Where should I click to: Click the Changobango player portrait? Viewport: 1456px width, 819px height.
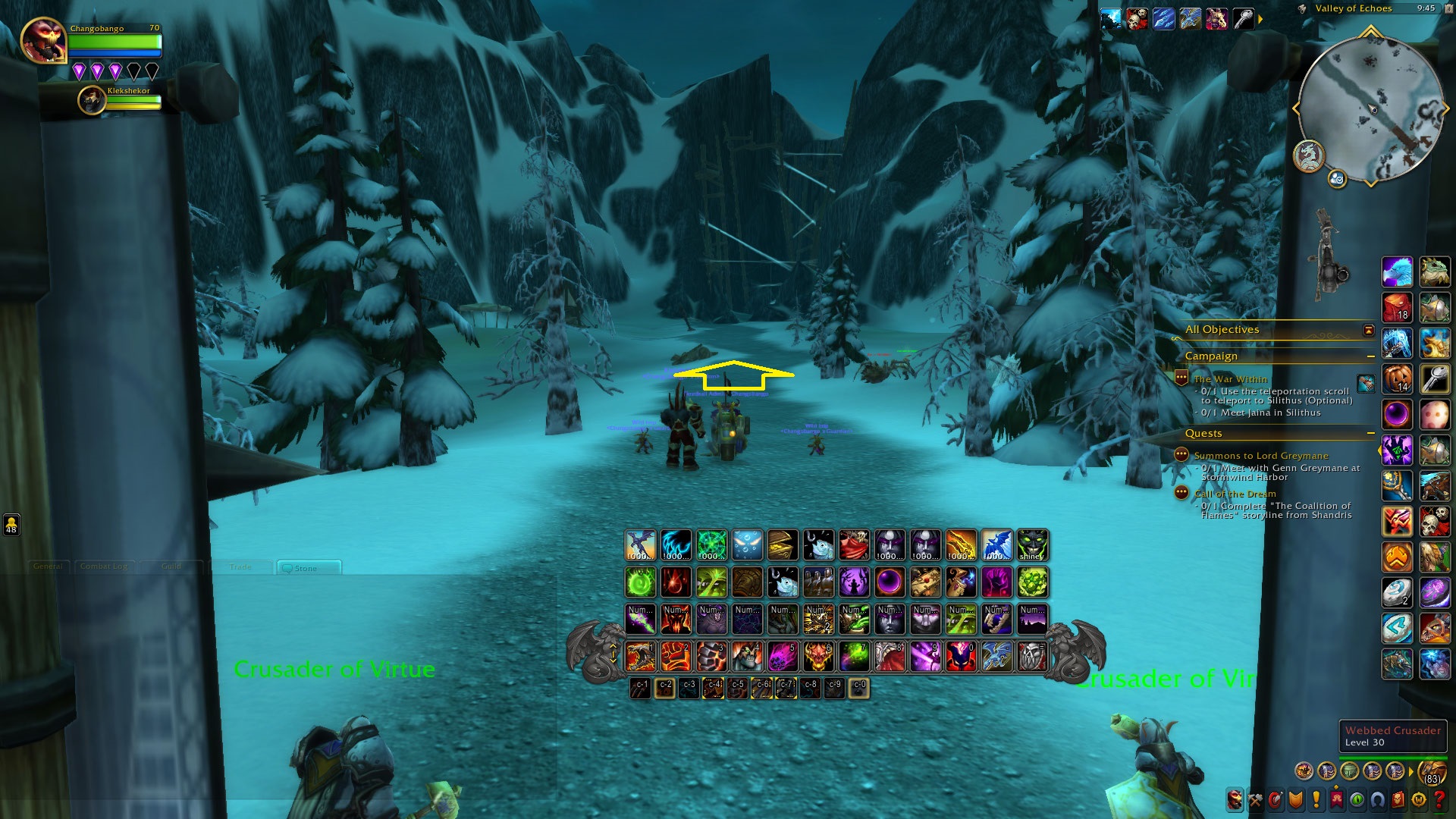pyautogui.click(x=43, y=41)
